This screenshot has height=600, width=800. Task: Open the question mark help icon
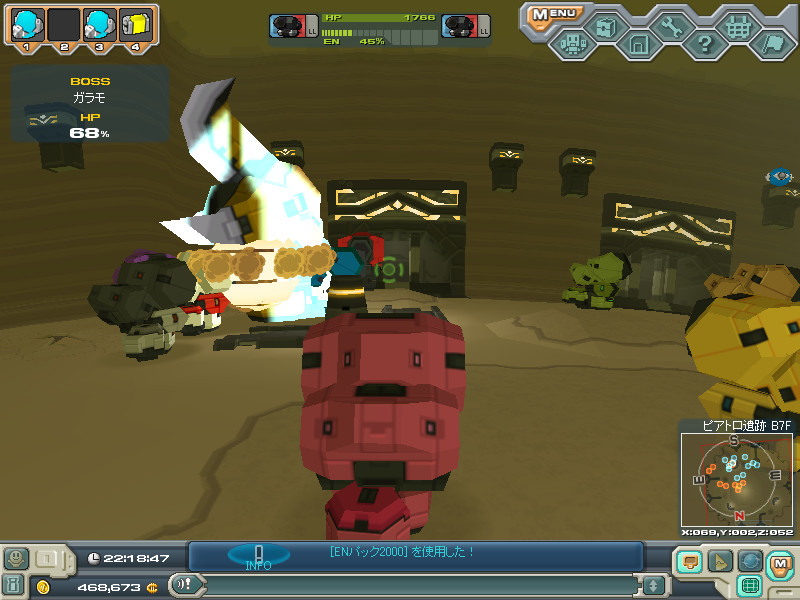click(x=705, y=44)
